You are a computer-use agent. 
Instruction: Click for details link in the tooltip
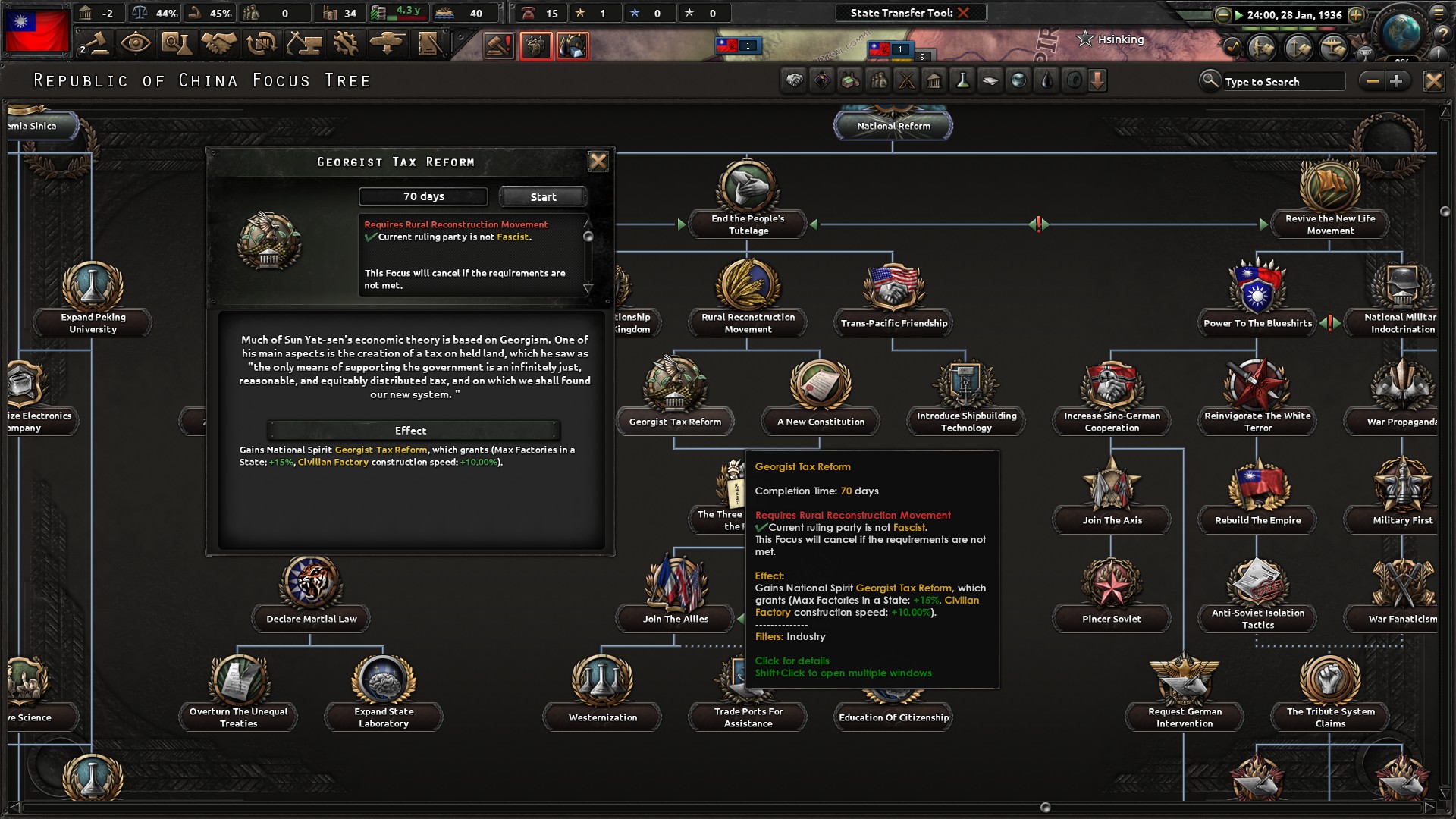coord(792,661)
